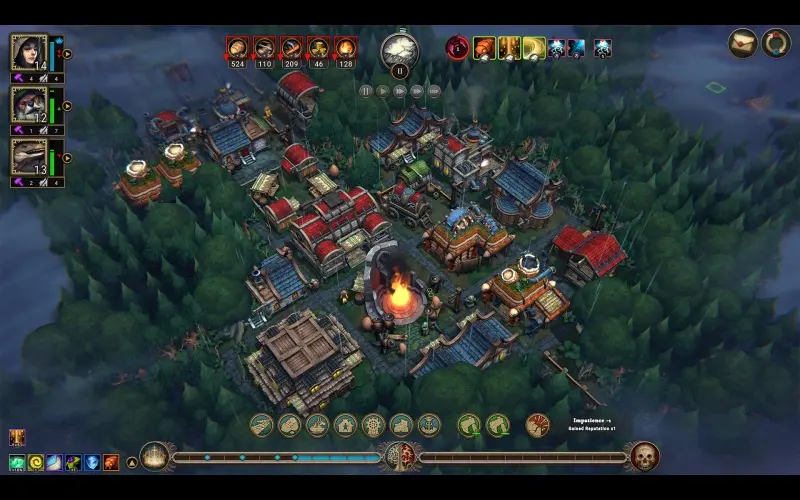Select the orange tree-marking tool
Viewport: 800px width, 500px height.
click(537, 425)
